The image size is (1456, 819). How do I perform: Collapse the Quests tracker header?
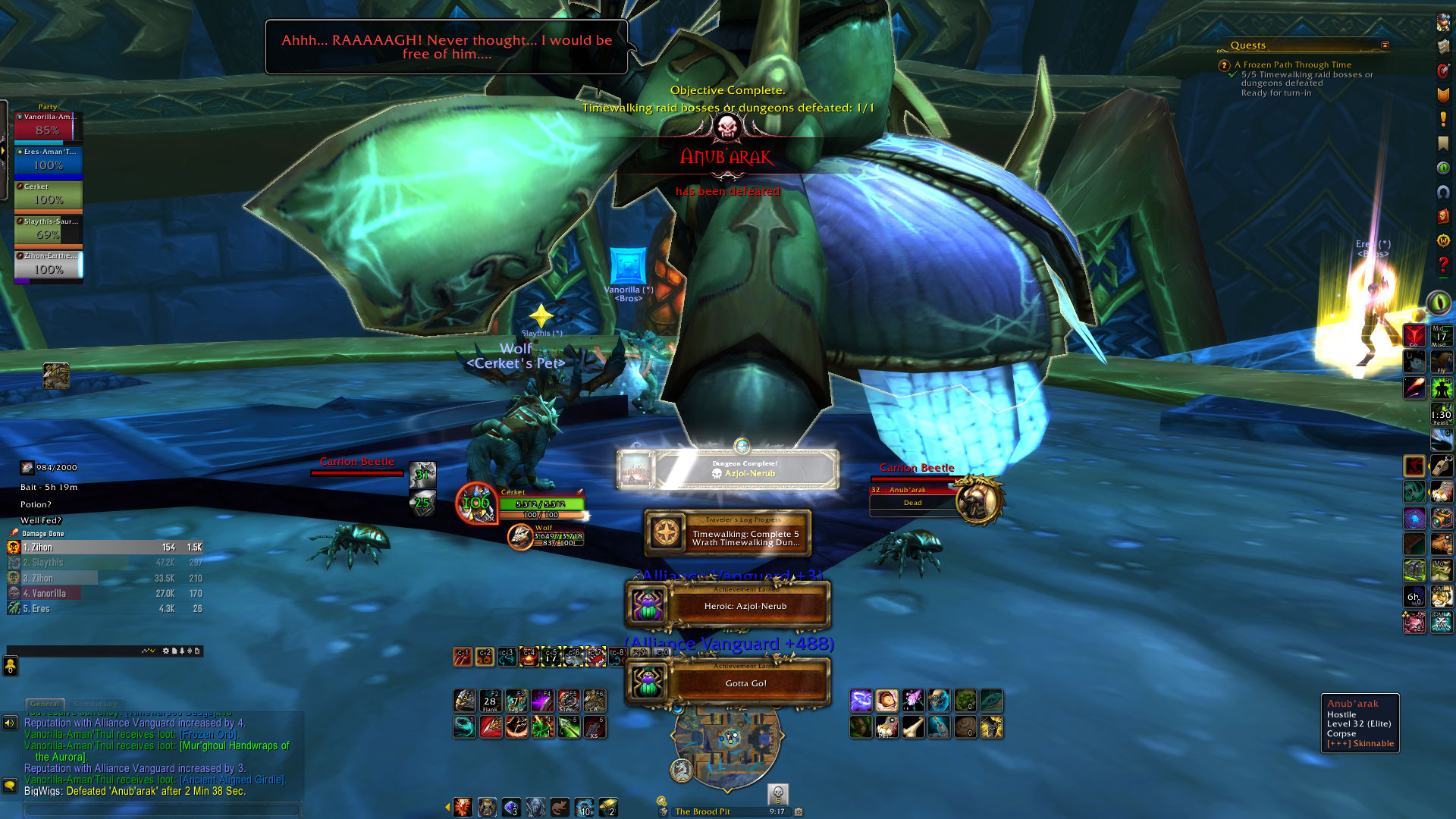tap(1385, 45)
